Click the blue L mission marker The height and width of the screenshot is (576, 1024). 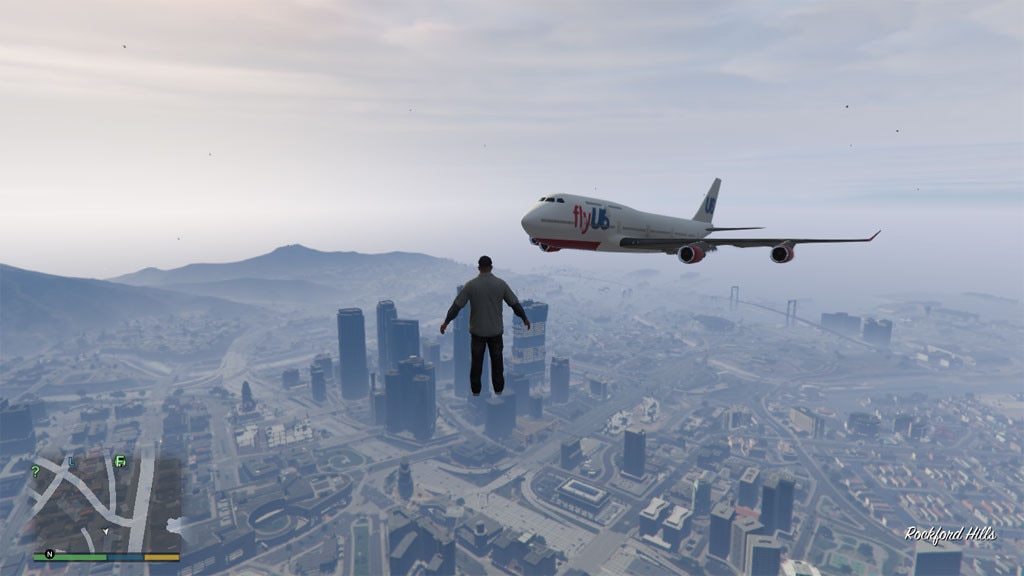[x=70, y=461]
